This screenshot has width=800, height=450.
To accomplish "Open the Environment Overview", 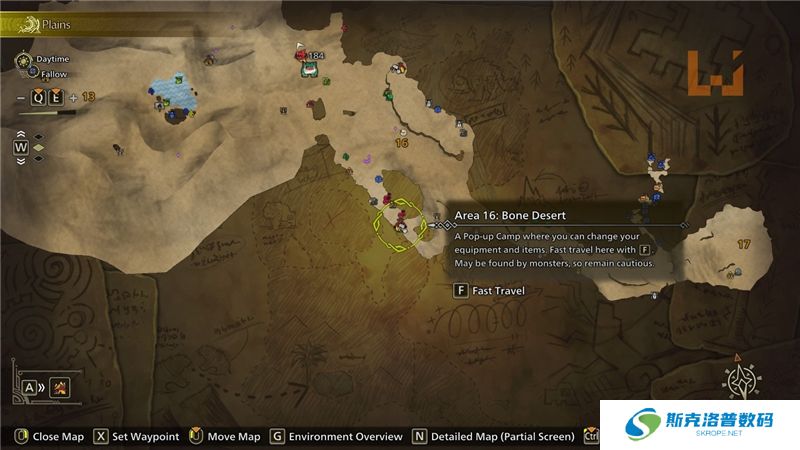I will coord(336,437).
